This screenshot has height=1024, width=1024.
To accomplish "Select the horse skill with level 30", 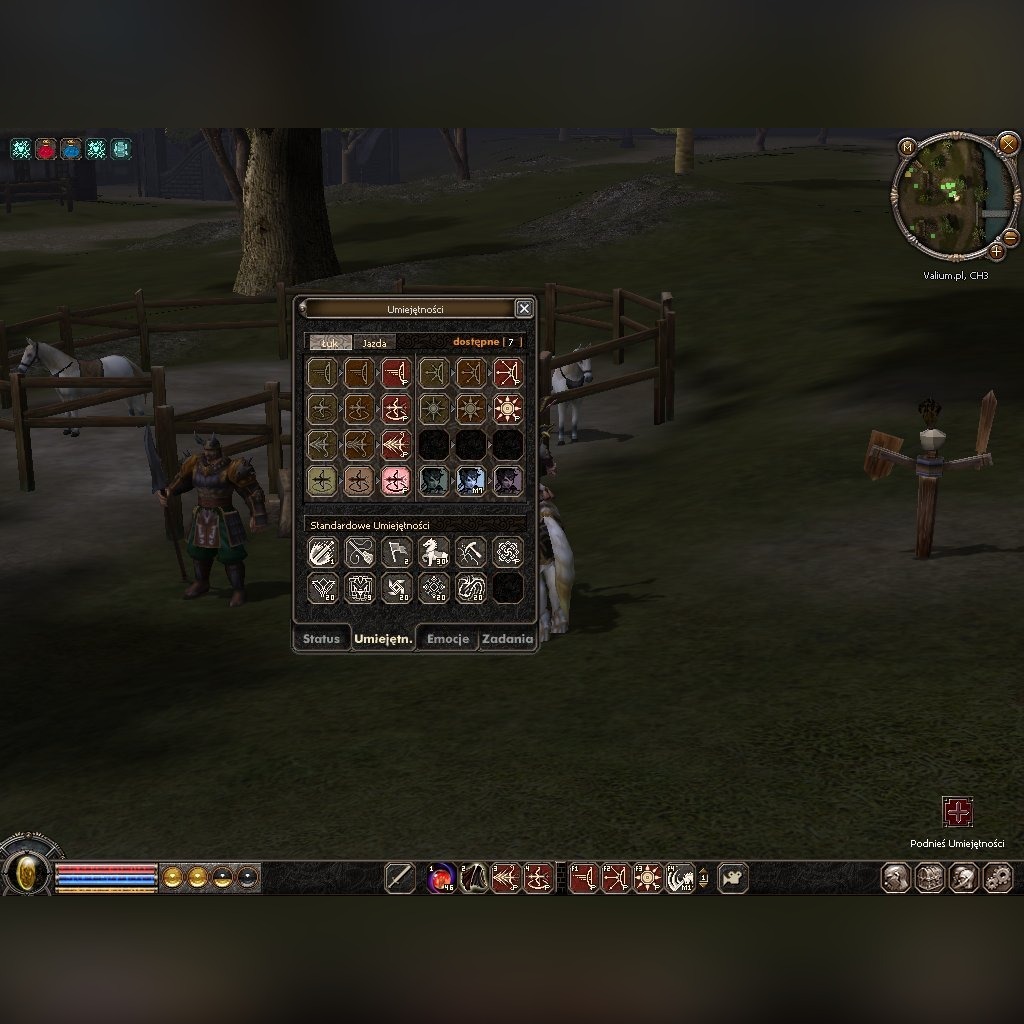I will point(434,551).
